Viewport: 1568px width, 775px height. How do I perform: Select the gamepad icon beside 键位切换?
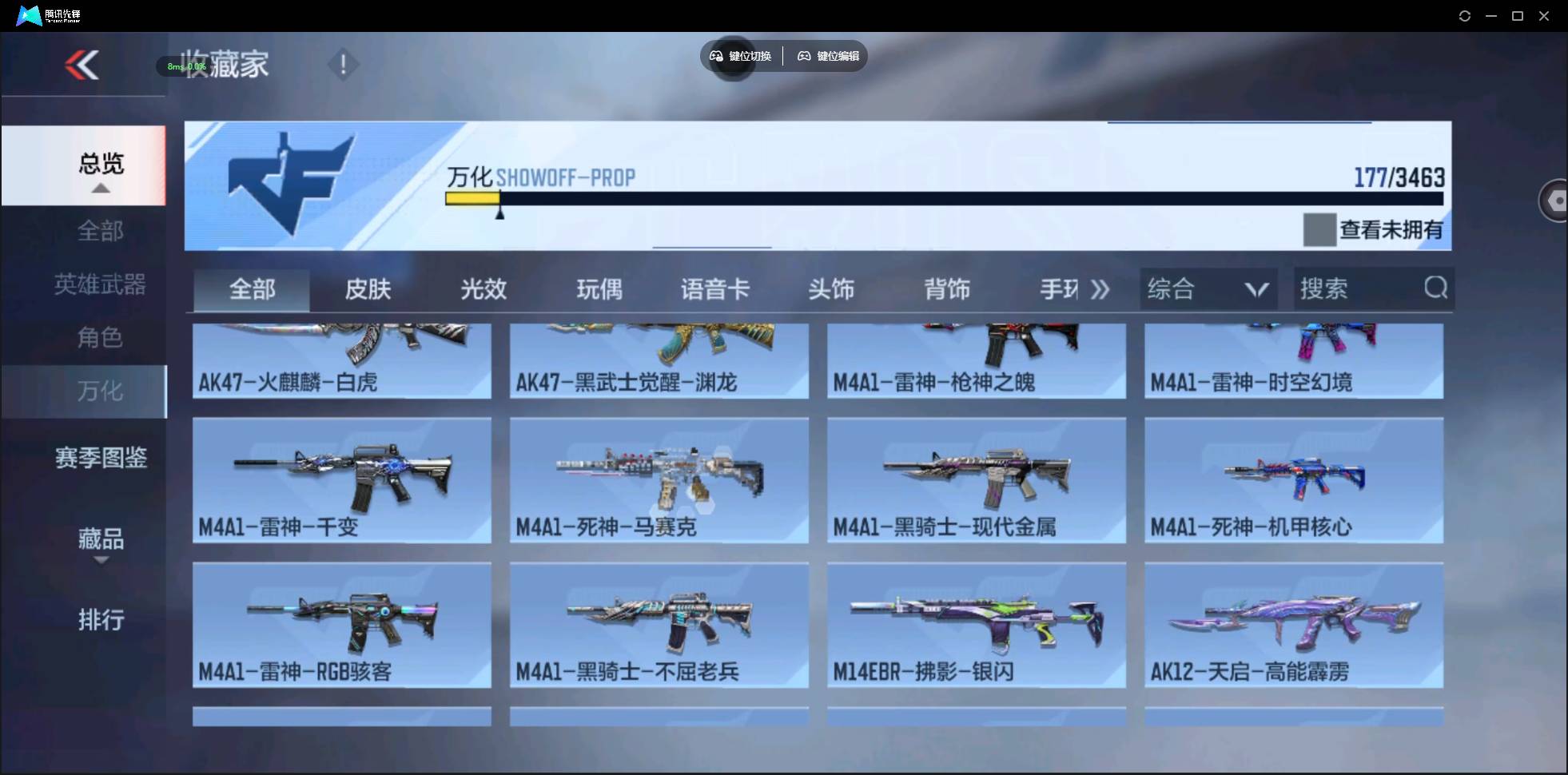click(x=716, y=56)
